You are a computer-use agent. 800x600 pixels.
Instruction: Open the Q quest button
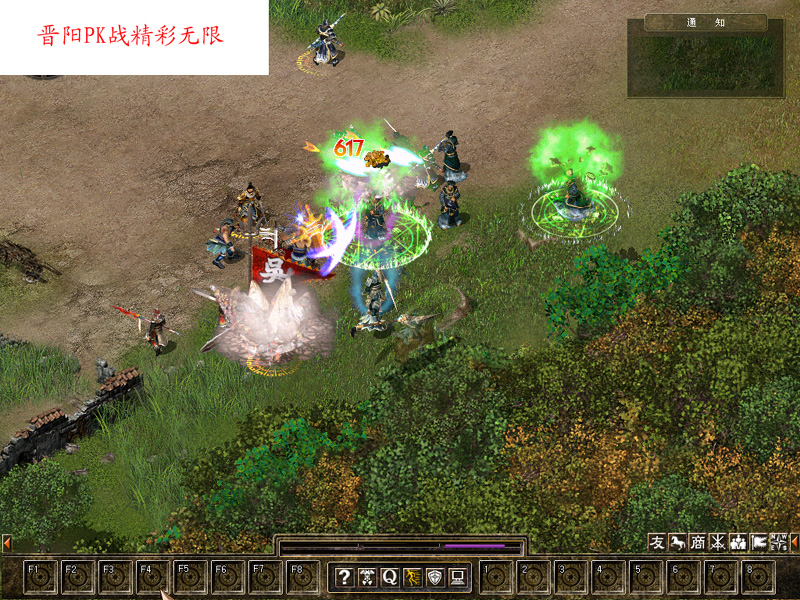pos(389,577)
